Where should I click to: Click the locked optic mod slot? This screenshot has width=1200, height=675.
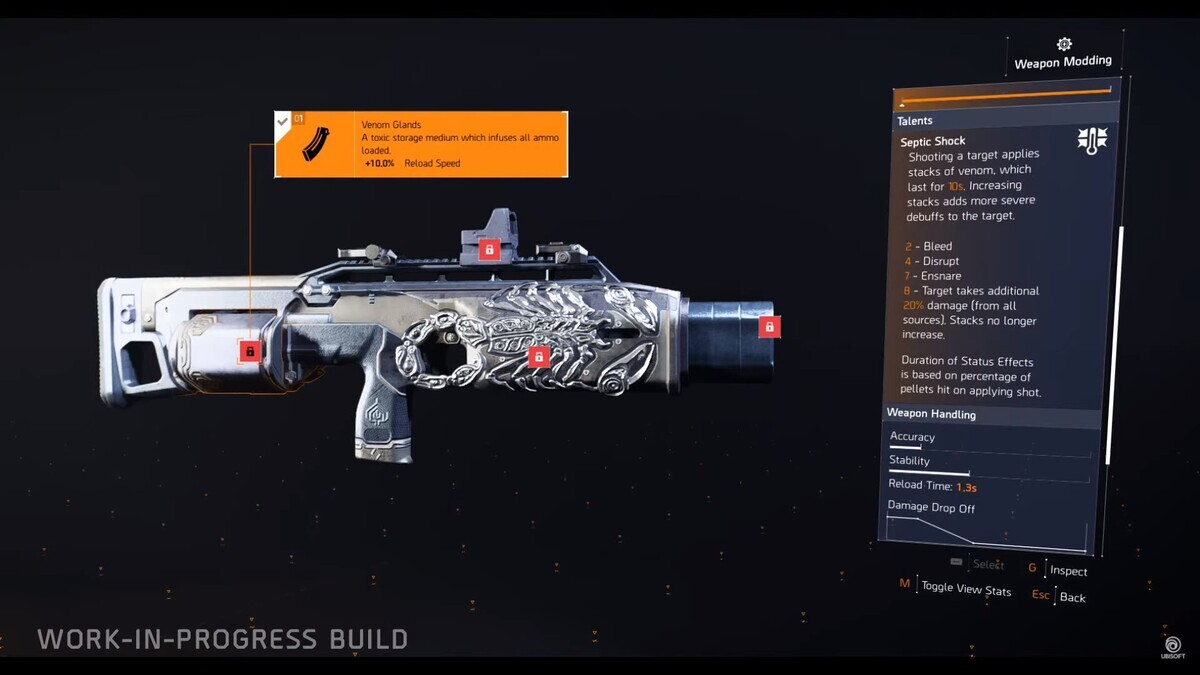pos(488,249)
